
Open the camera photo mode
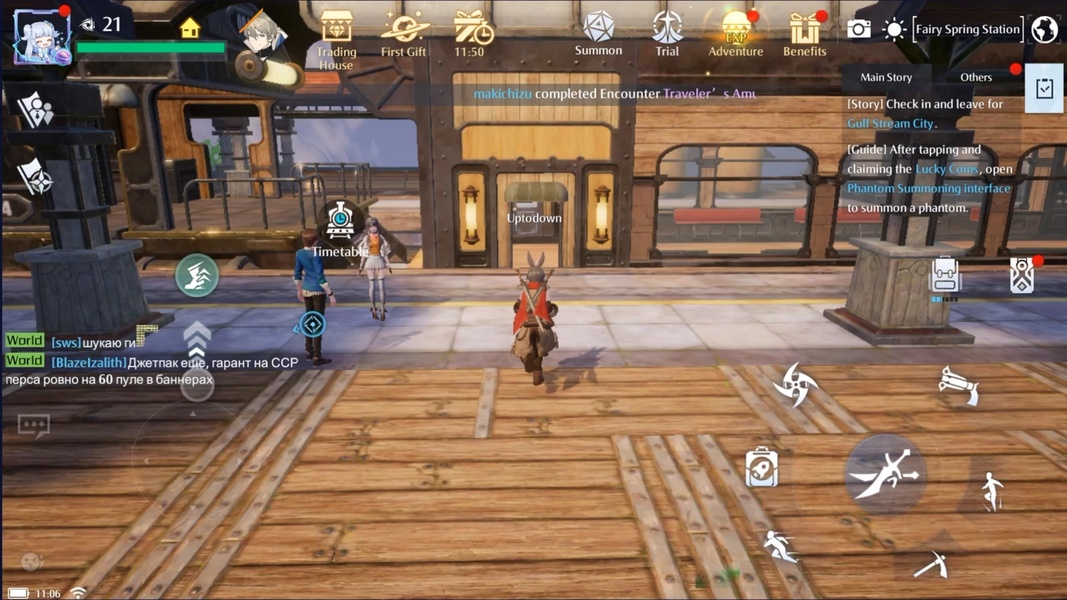pos(858,29)
